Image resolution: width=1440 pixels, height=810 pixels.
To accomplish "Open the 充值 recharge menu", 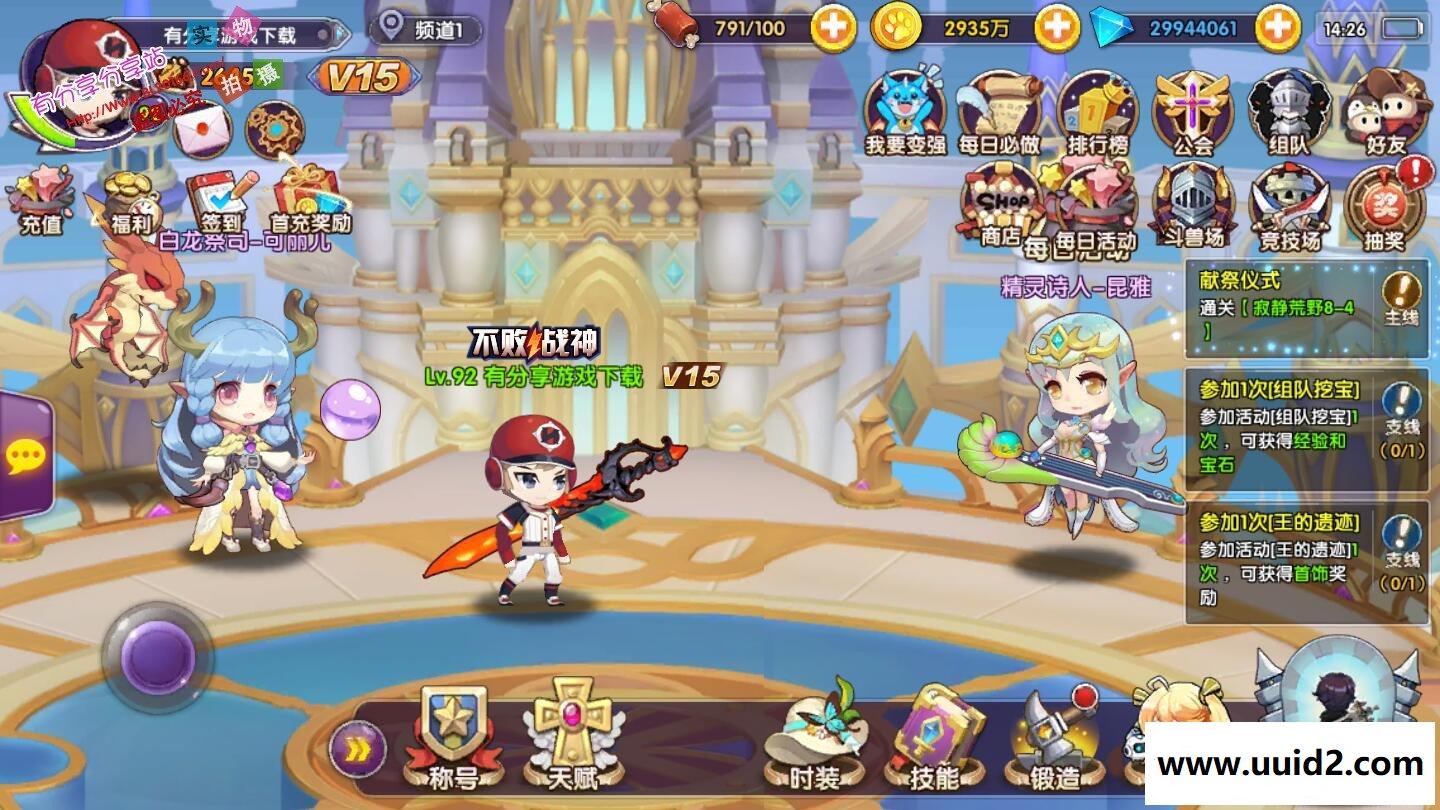I will coord(42,202).
